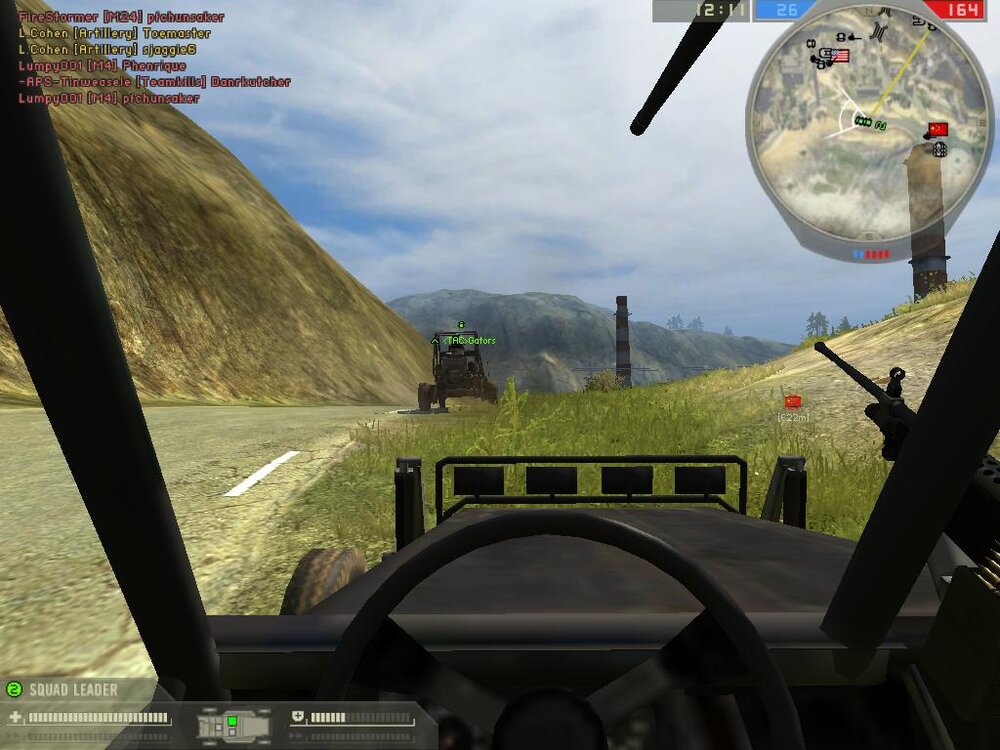Select the Chinese flag marker on minimap

pos(937,129)
